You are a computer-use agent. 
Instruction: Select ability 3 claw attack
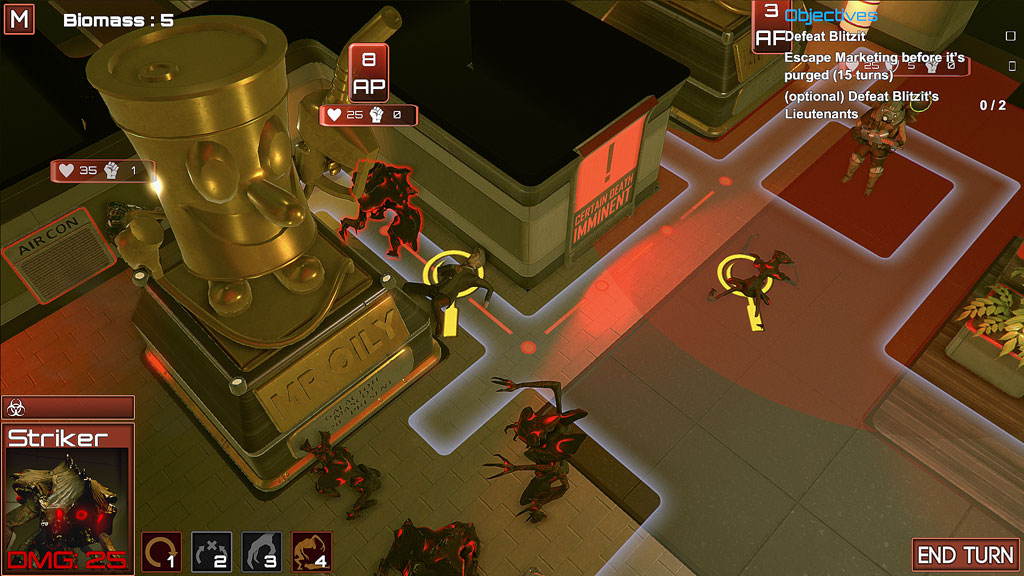coord(261,551)
